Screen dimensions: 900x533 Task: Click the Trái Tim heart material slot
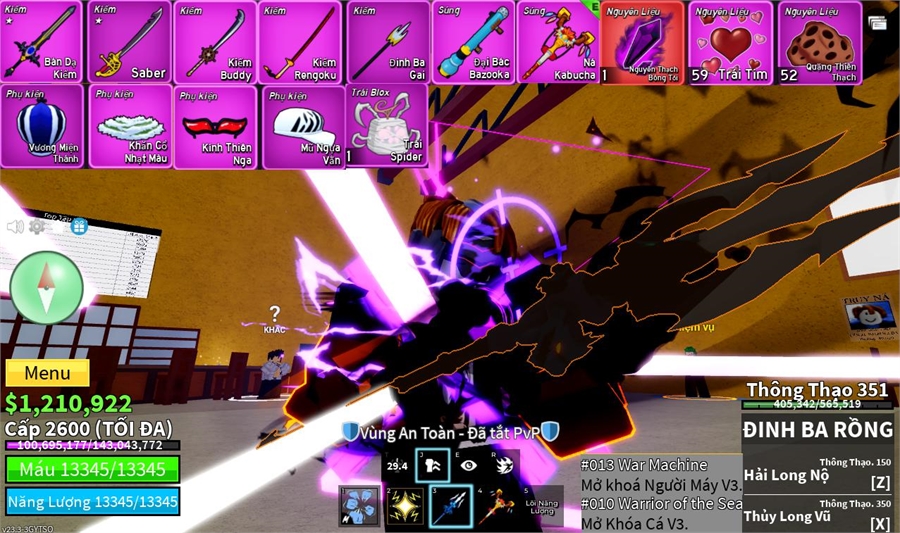(x=730, y=42)
